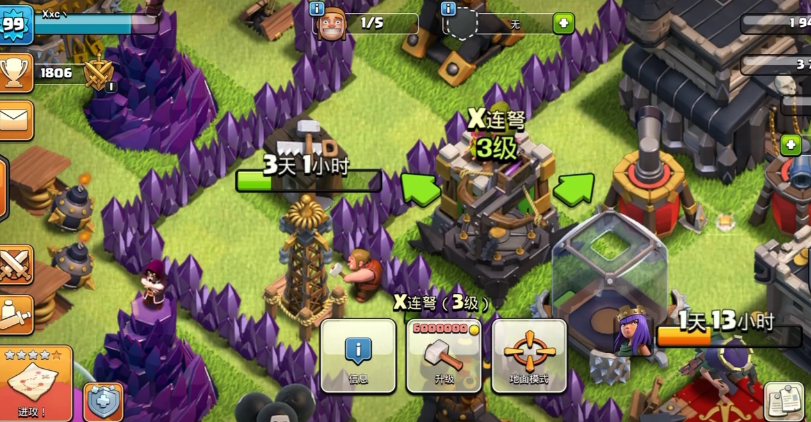811x422 pixels.
Task: Add a shield using the green plus
Action: pos(564,22)
